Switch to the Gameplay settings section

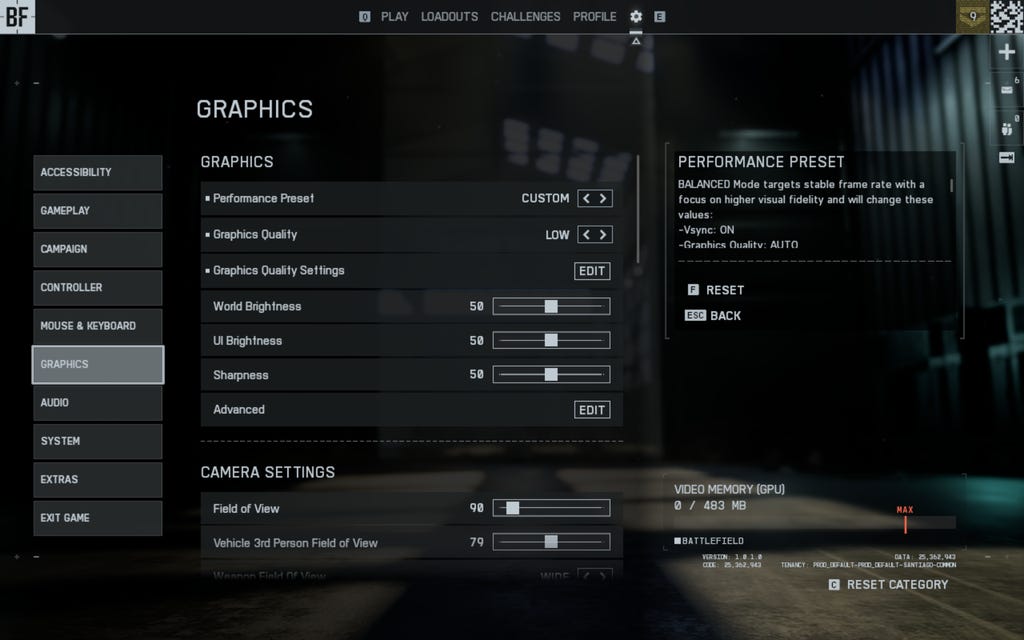click(x=97, y=211)
